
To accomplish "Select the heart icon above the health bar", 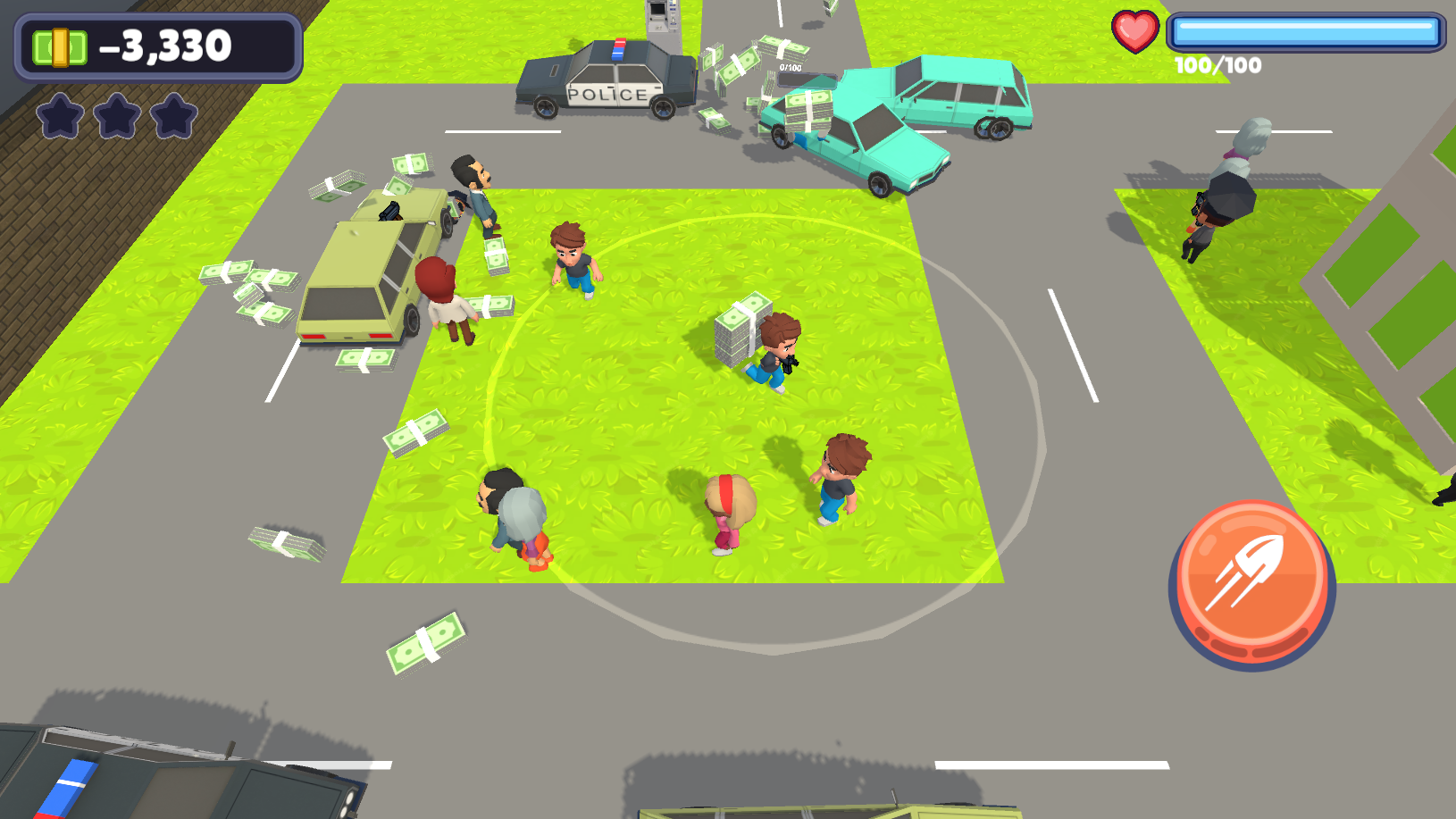I will [x=1134, y=29].
